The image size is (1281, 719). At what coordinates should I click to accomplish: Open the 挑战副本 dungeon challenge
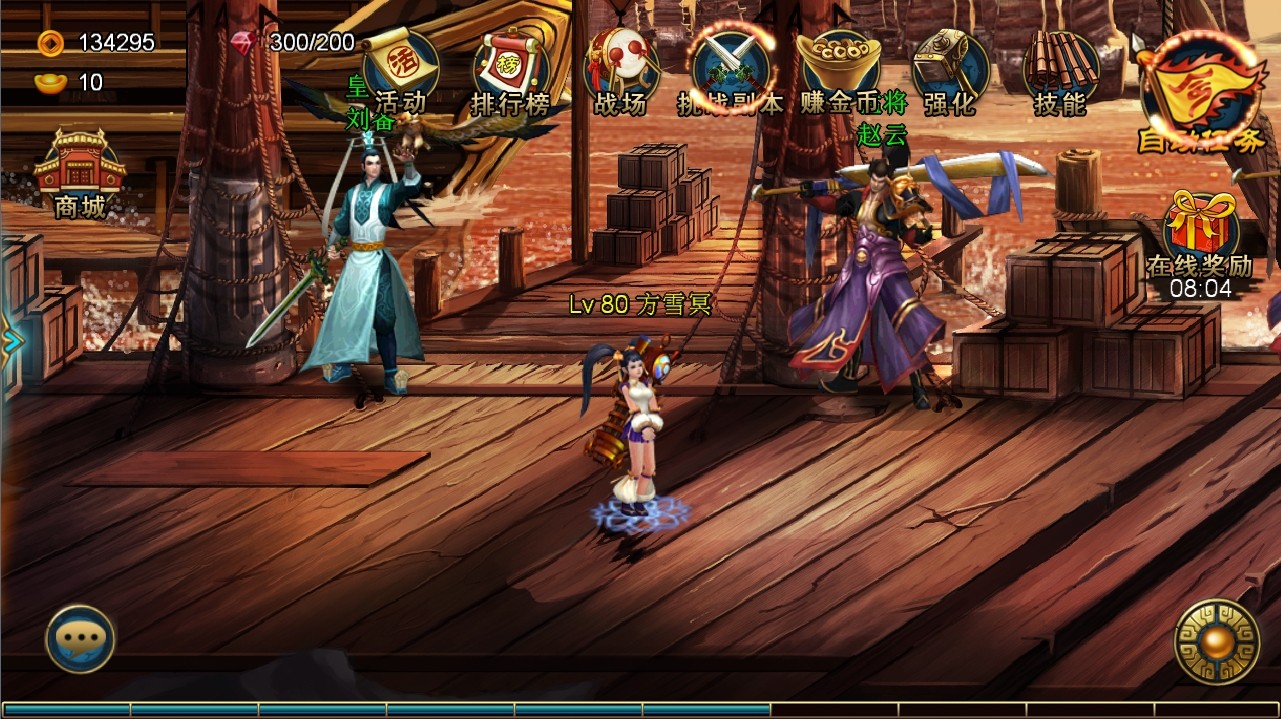click(731, 72)
